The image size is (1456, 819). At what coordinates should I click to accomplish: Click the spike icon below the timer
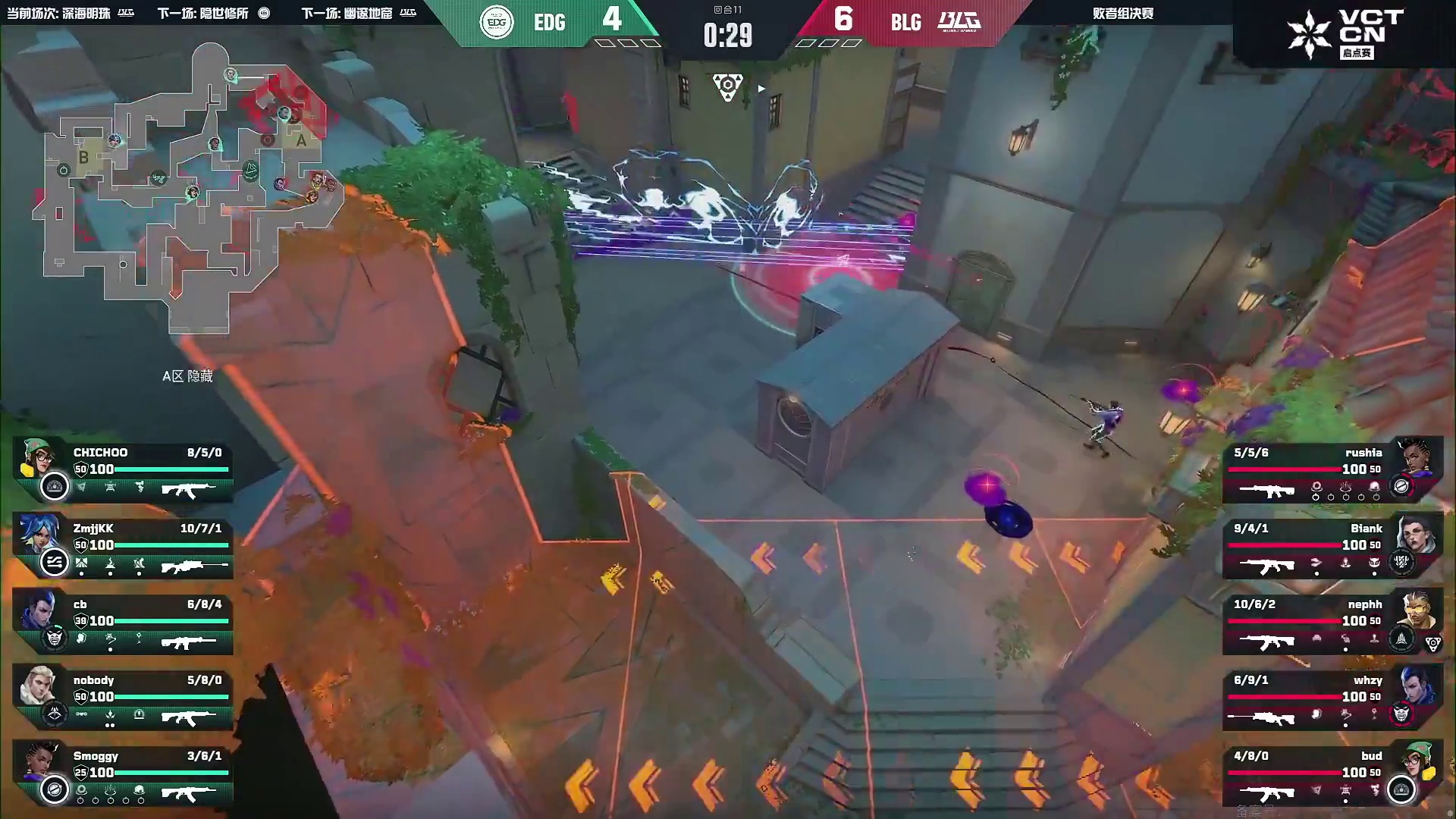click(727, 86)
